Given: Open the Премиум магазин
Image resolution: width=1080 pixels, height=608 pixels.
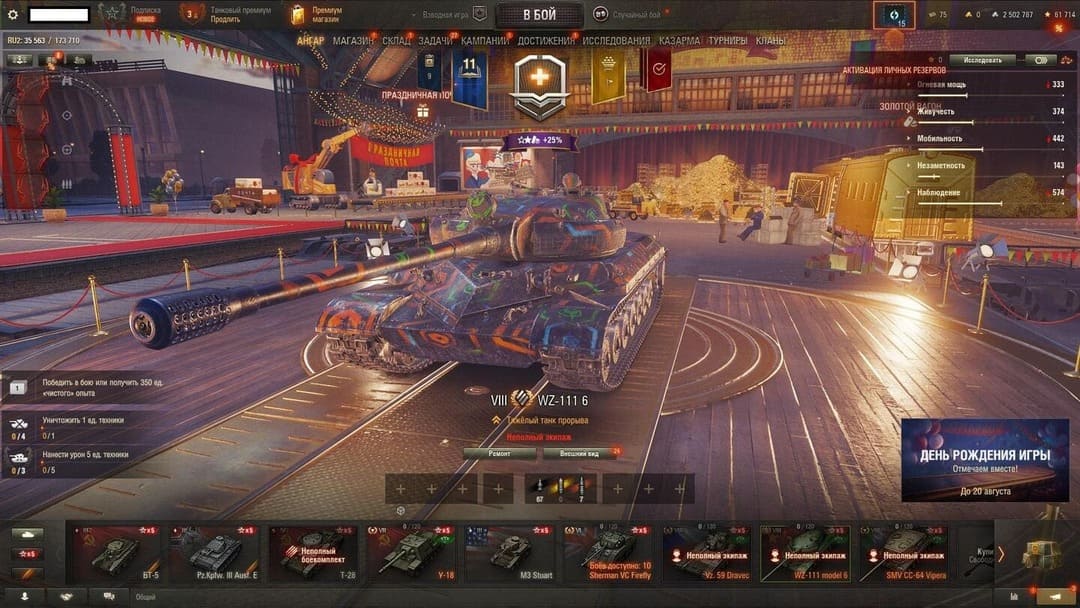Looking at the screenshot, I should pyautogui.click(x=312, y=14).
